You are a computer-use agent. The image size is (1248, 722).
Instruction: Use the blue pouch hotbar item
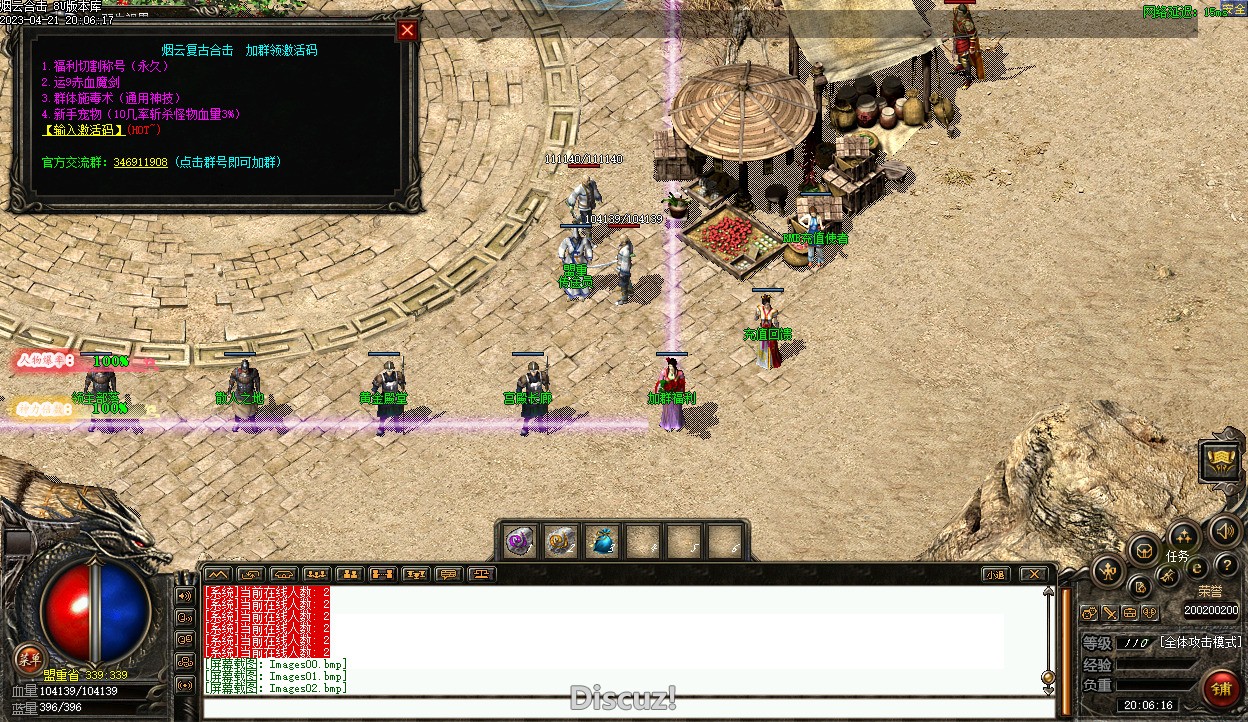click(601, 541)
